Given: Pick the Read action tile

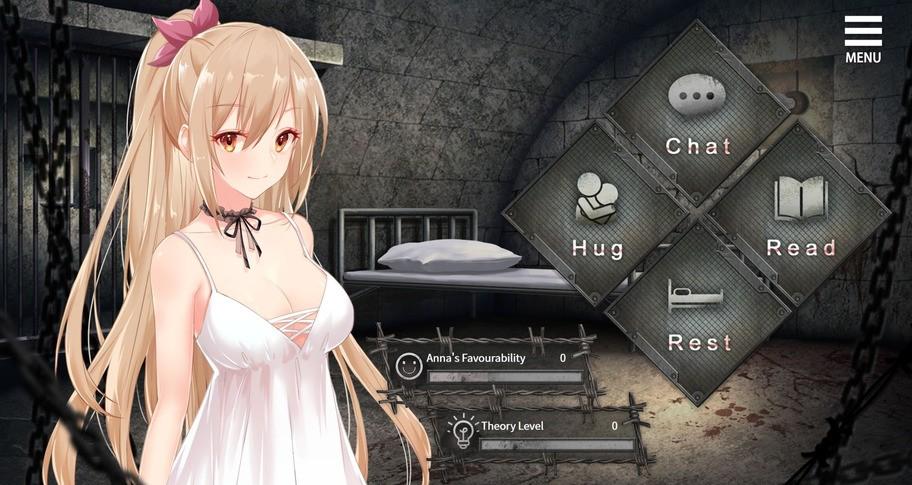Looking at the screenshot, I should click(x=799, y=216).
